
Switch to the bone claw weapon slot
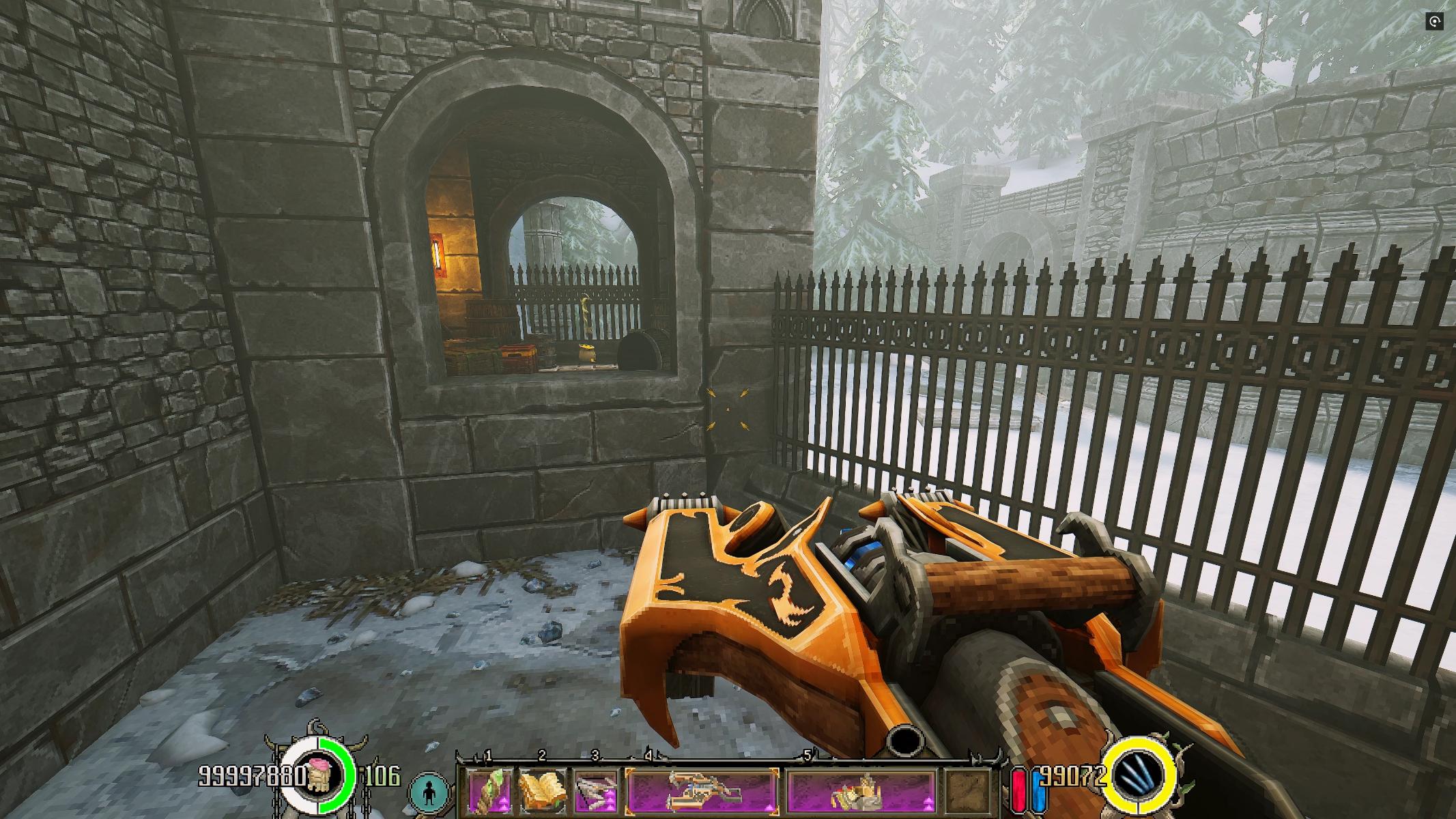coord(596,790)
